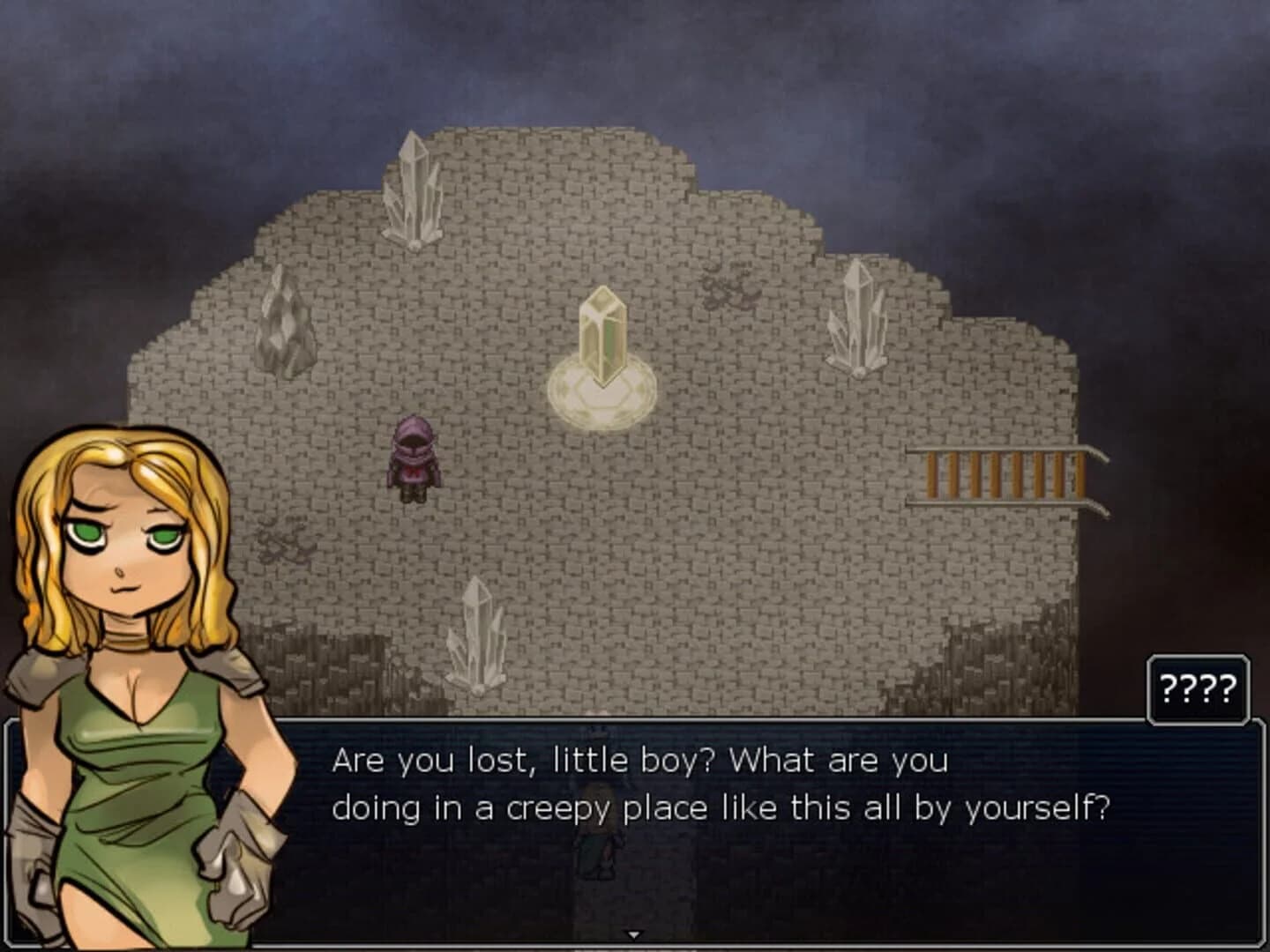The image size is (1270, 952).
Task: Click the tall white crystal cluster top-left
Action: point(416,190)
